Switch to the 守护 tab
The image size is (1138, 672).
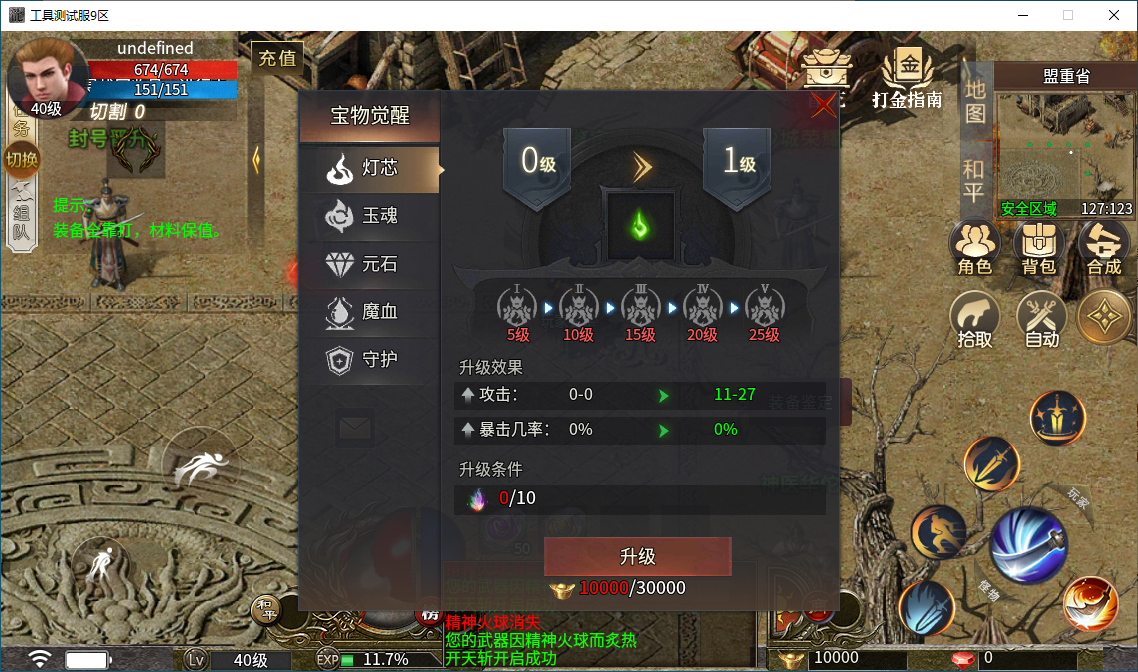pyautogui.click(x=370, y=360)
